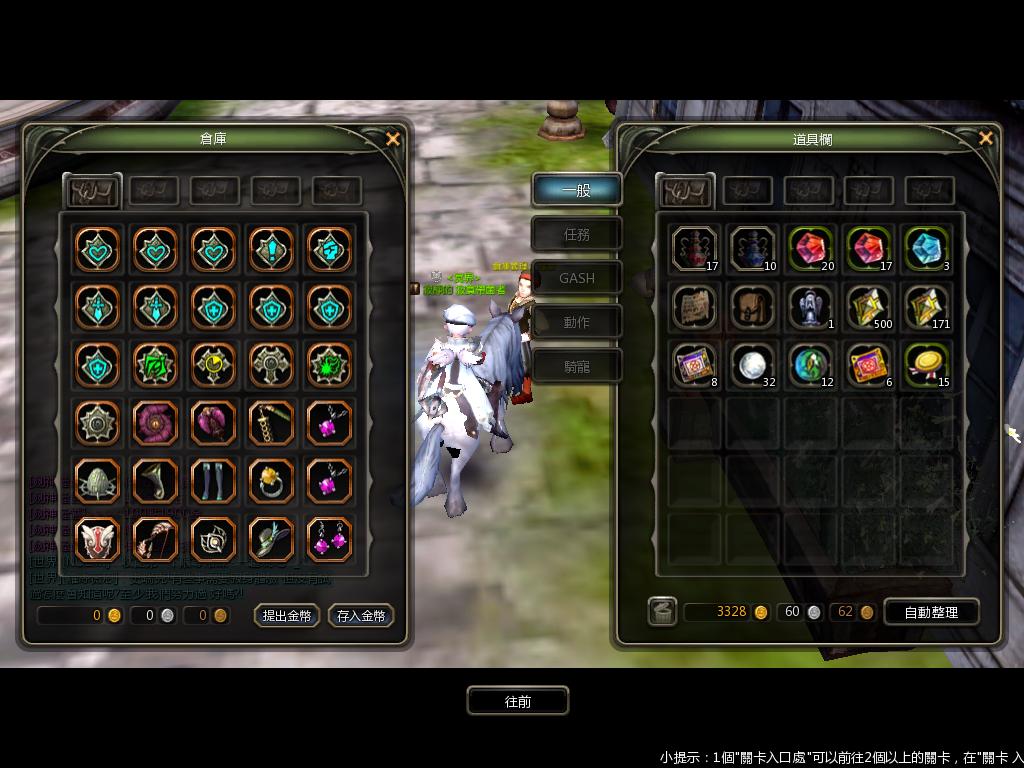Select the gold ring item in storage
1024x768 pixels.
[271, 481]
